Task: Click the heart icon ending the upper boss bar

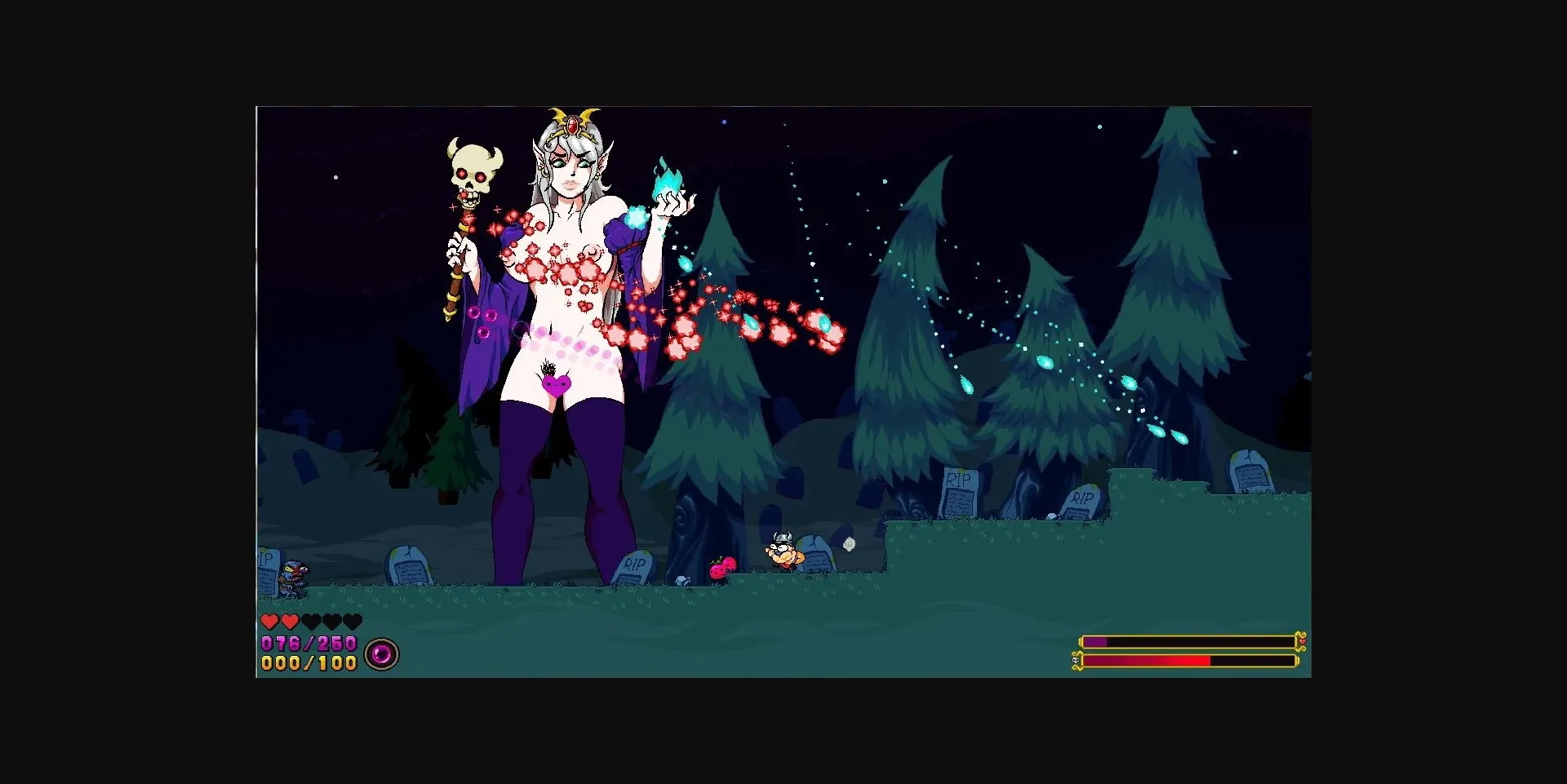Action: click(x=1302, y=641)
